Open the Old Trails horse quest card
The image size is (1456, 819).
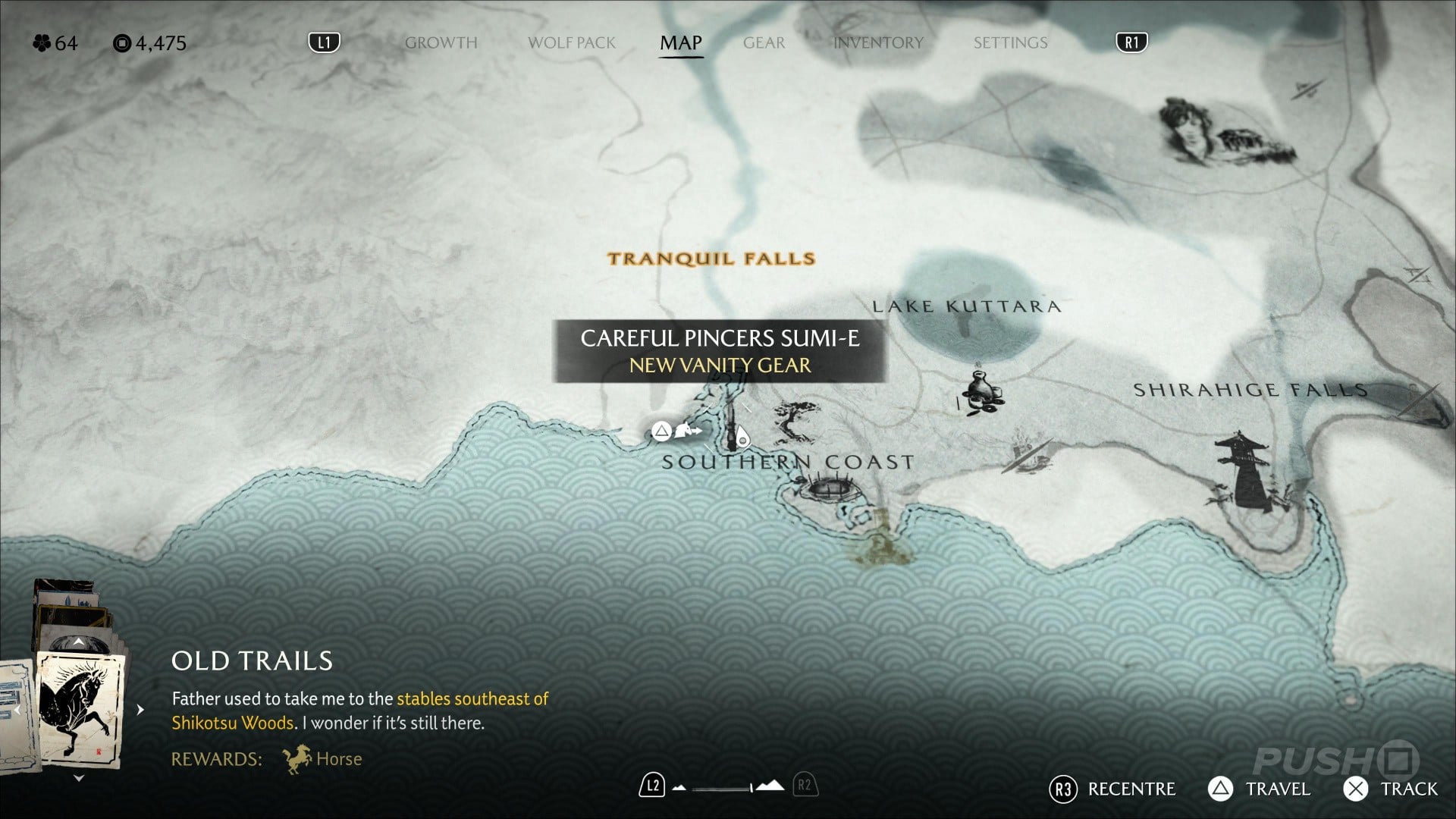tap(80, 710)
